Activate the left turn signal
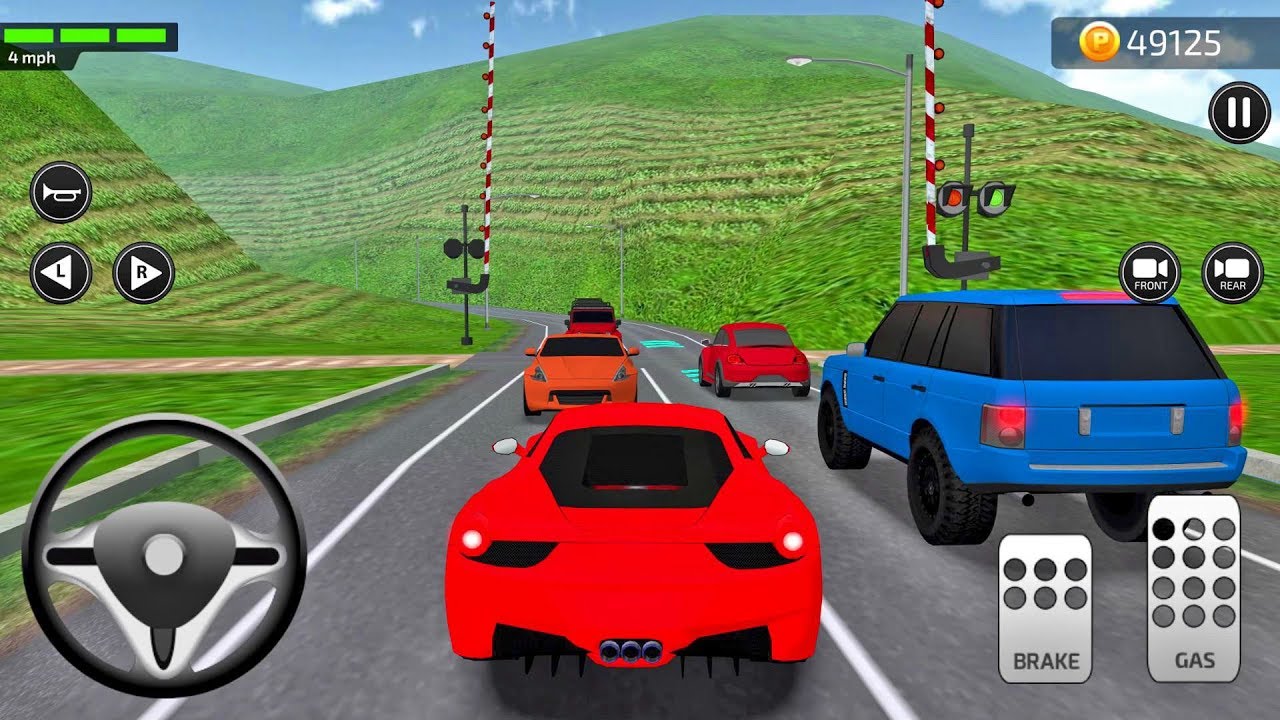The height and width of the screenshot is (720, 1280). 61,272
